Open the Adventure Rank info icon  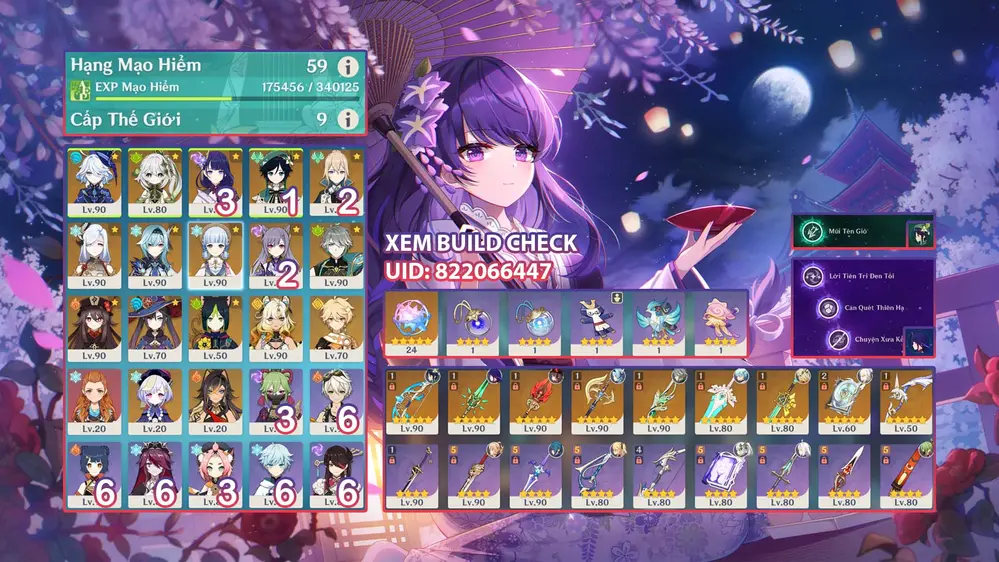click(347, 67)
